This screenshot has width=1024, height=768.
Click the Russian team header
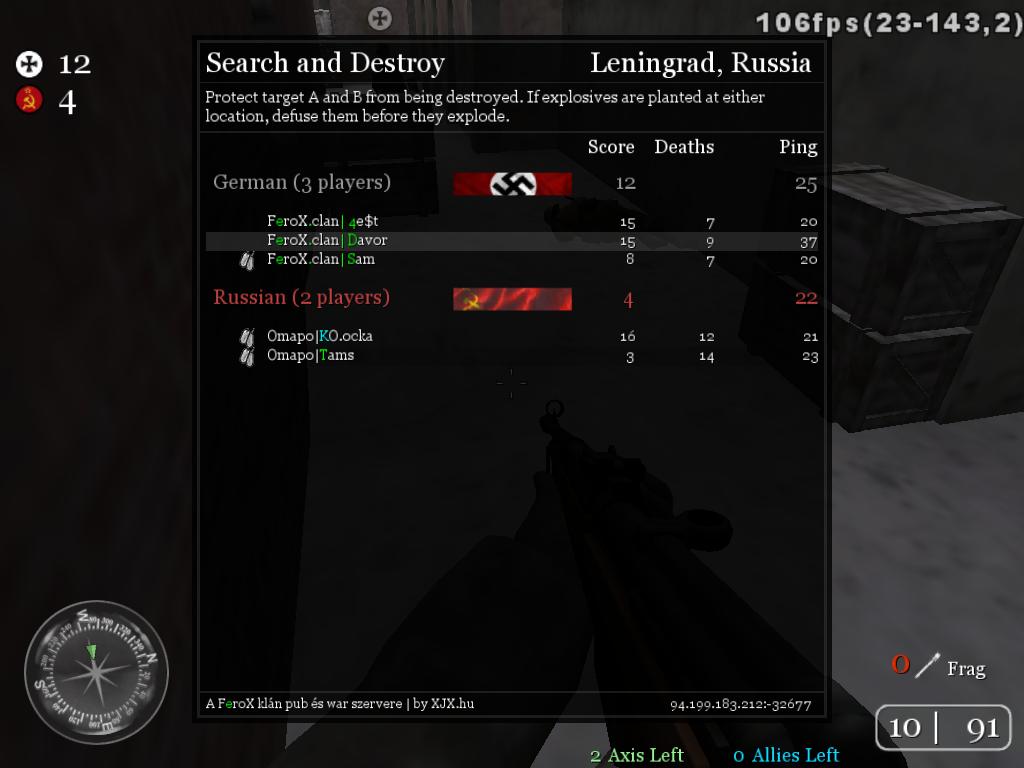(x=302, y=298)
